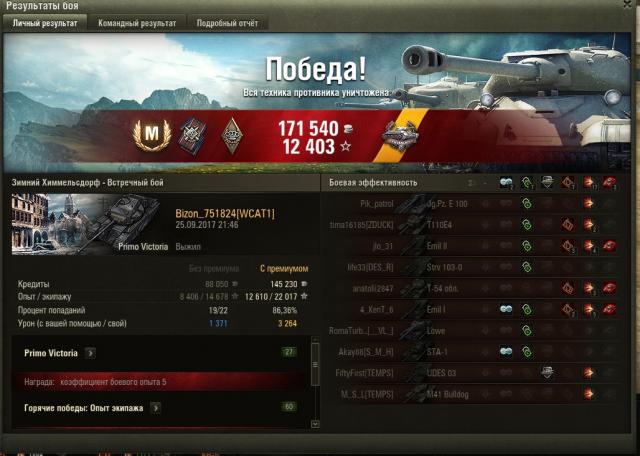Click the Mastery badge M medal
640x456 pixels.
pyautogui.click(x=153, y=132)
